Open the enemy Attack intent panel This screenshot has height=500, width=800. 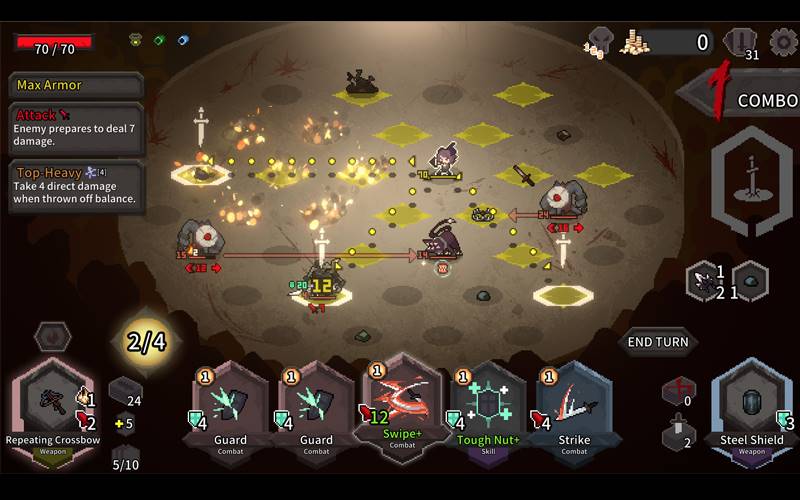point(76,129)
